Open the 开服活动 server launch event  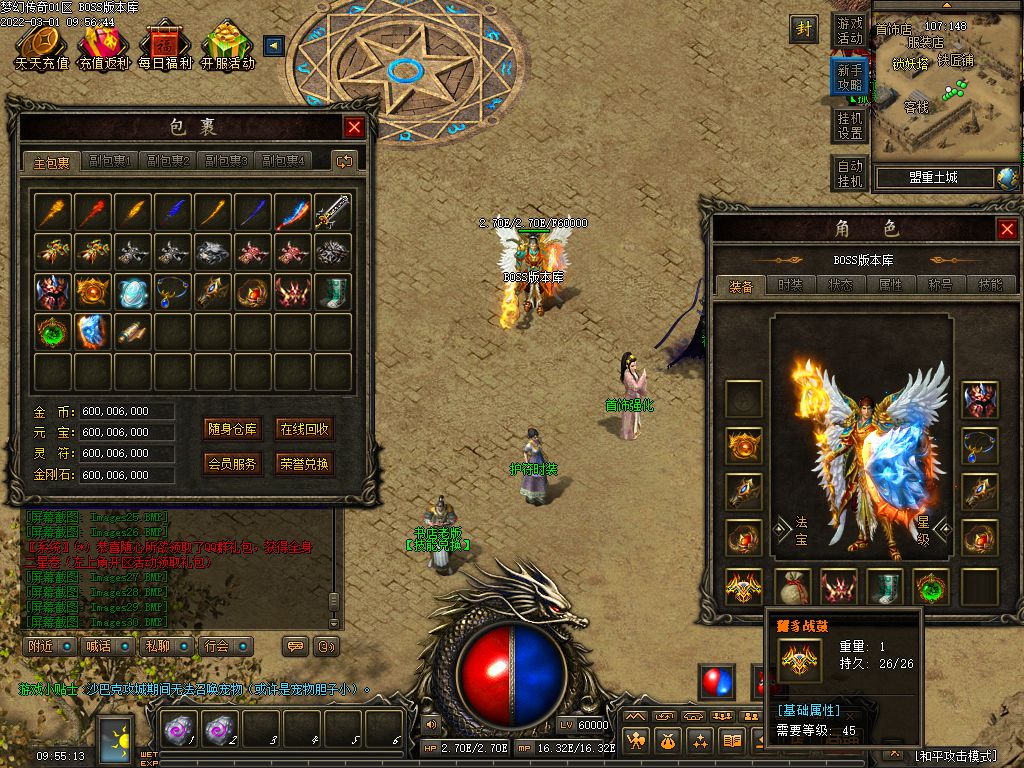227,47
